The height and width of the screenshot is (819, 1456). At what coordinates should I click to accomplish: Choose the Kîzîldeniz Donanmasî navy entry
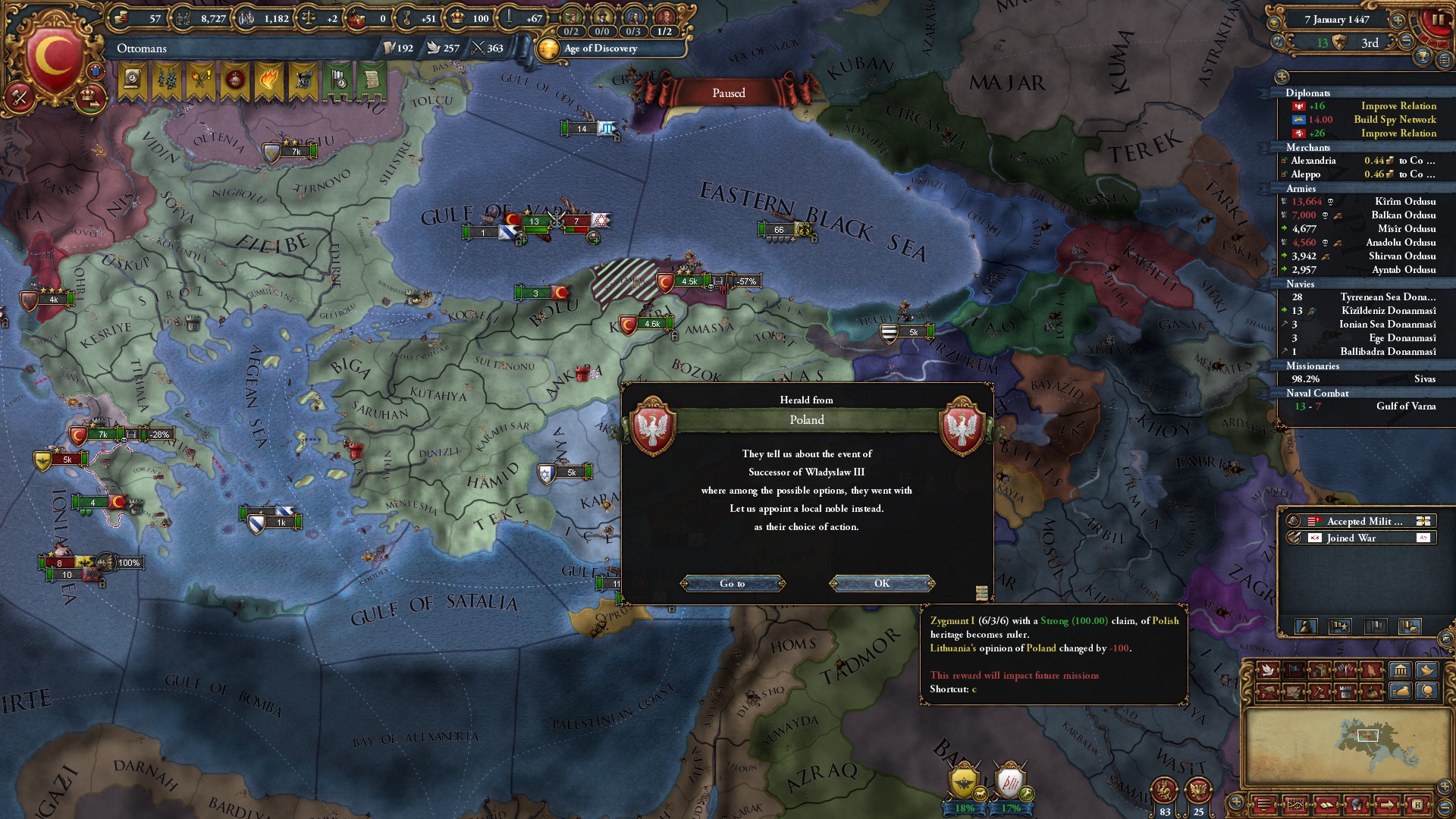[x=1388, y=311]
